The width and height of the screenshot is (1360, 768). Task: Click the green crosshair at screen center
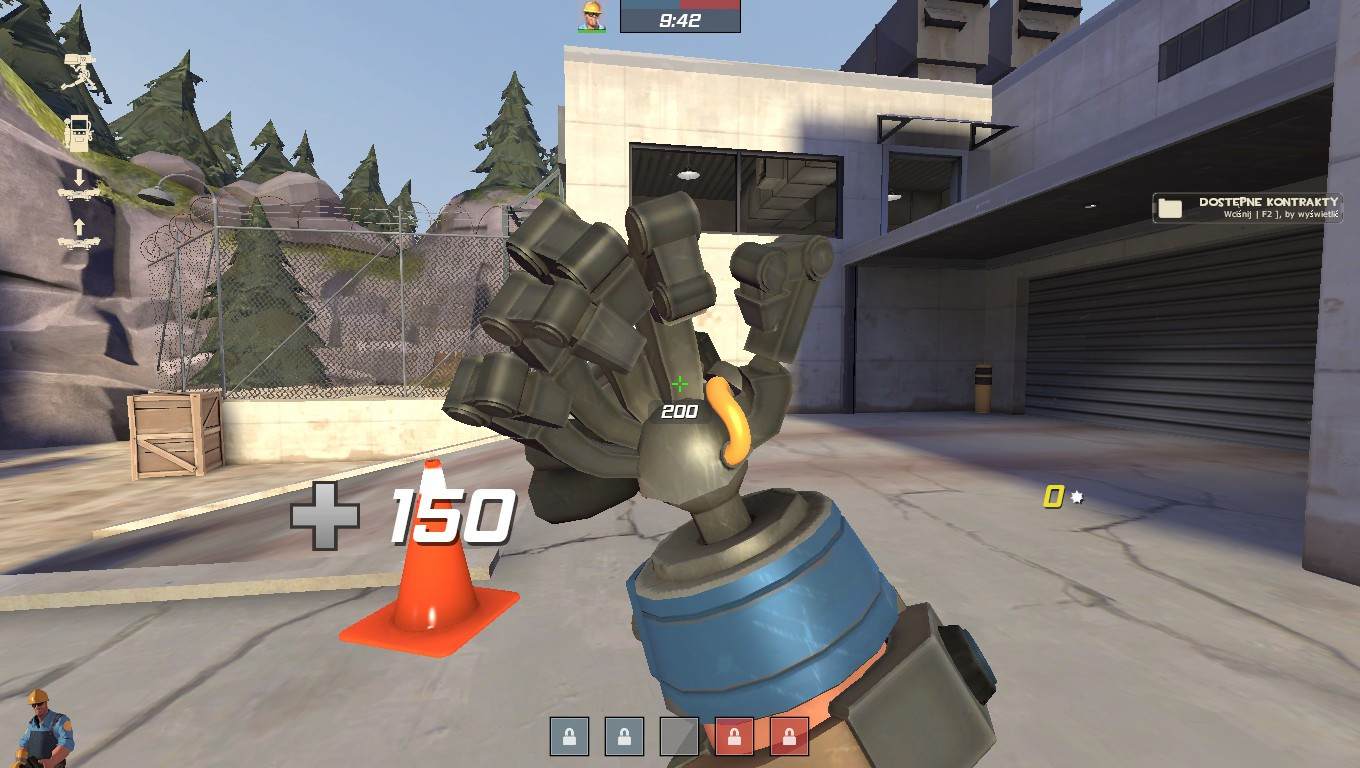679,383
